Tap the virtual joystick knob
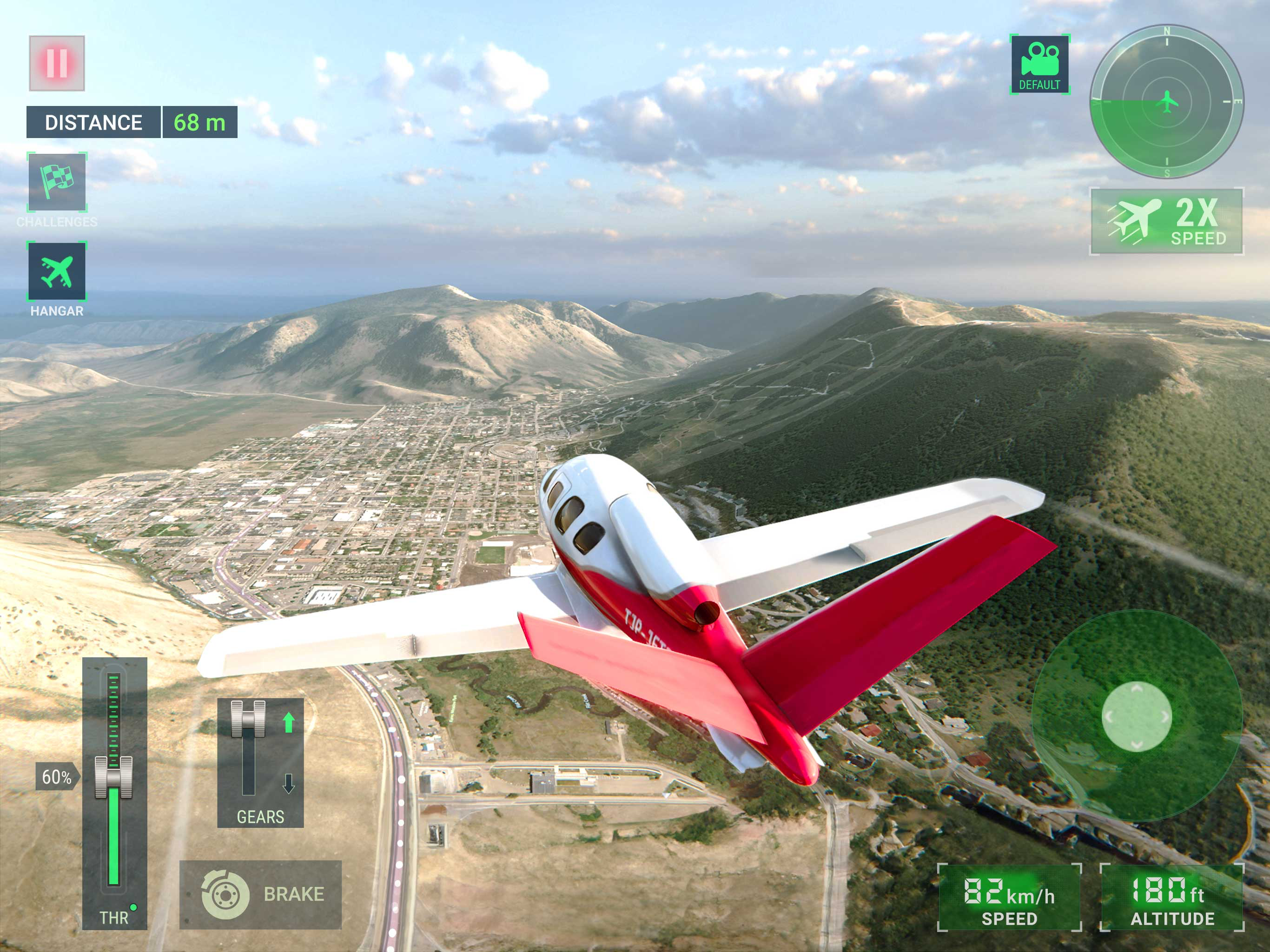1270x952 pixels. (x=1136, y=717)
